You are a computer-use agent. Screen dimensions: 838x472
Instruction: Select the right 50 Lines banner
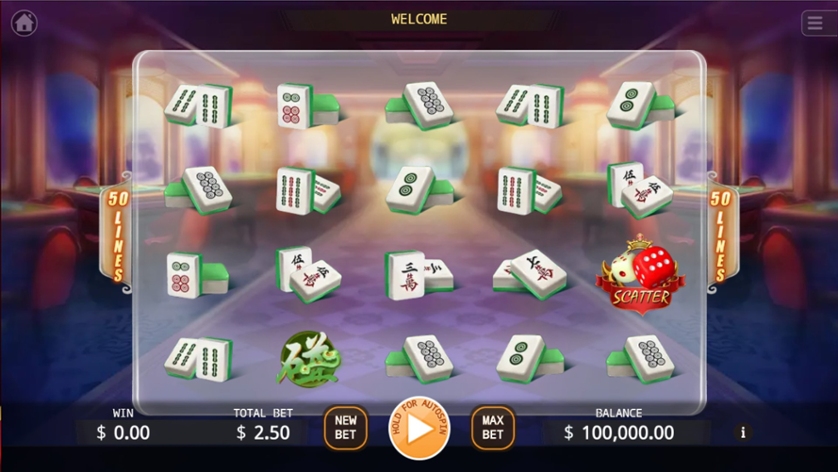point(720,236)
